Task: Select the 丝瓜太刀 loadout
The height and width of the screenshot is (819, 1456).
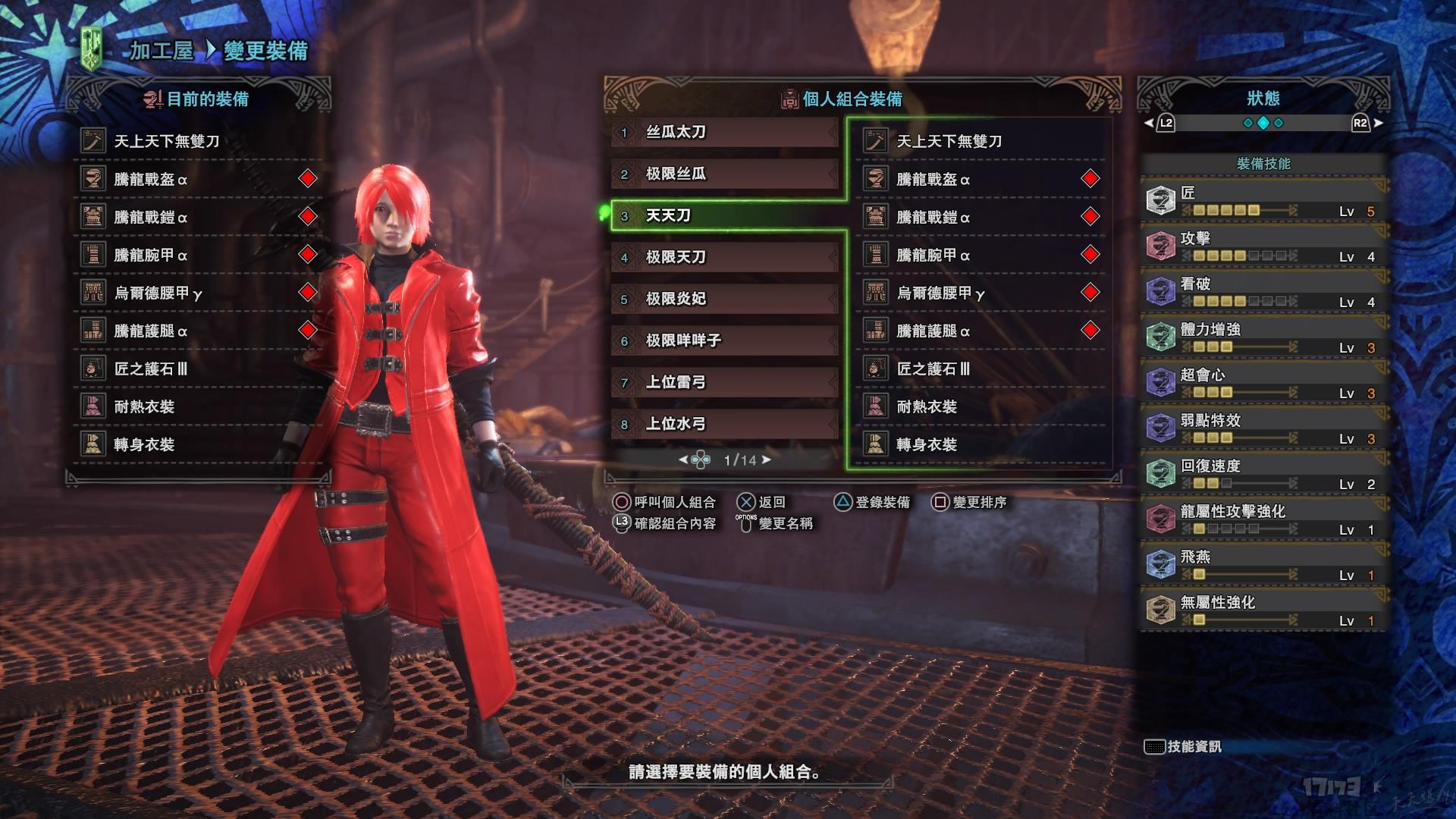Action: 724,133
